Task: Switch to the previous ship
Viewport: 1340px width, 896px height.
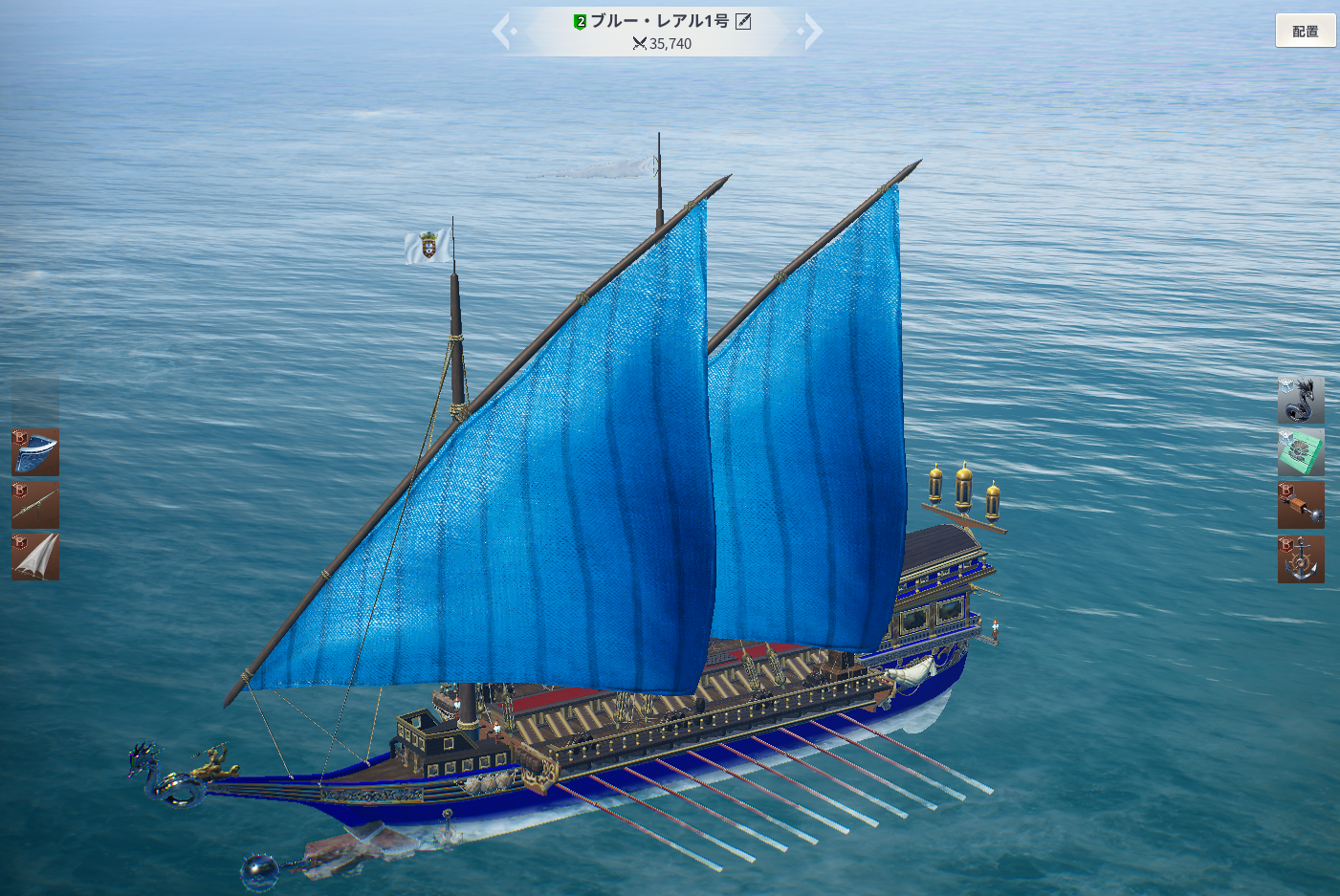Action: click(x=503, y=31)
